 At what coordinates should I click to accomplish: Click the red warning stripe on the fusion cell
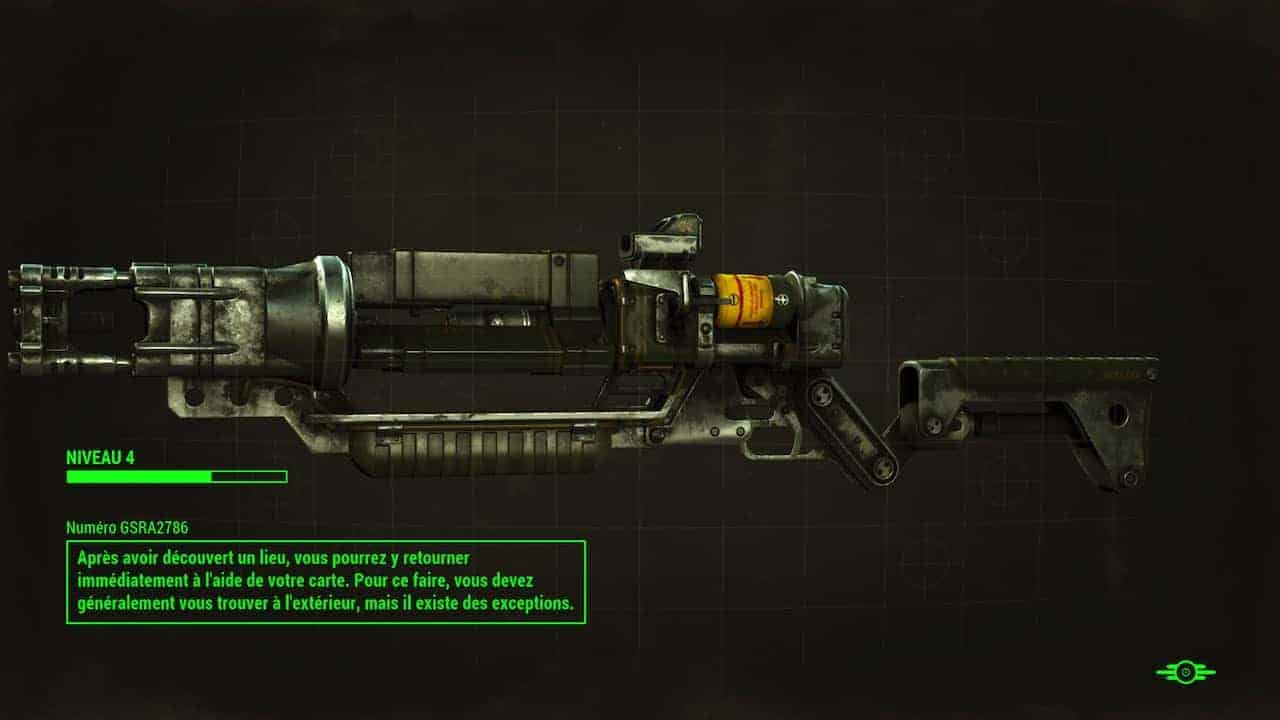click(x=737, y=300)
